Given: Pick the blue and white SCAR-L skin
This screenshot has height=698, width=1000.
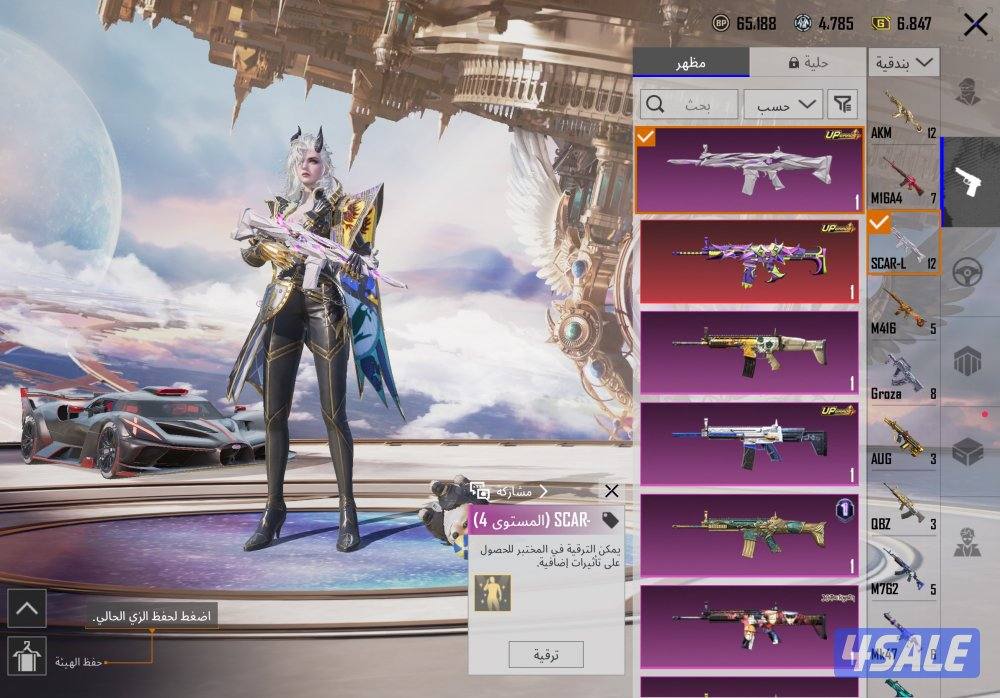Looking at the screenshot, I should click(x=749, y=444).
